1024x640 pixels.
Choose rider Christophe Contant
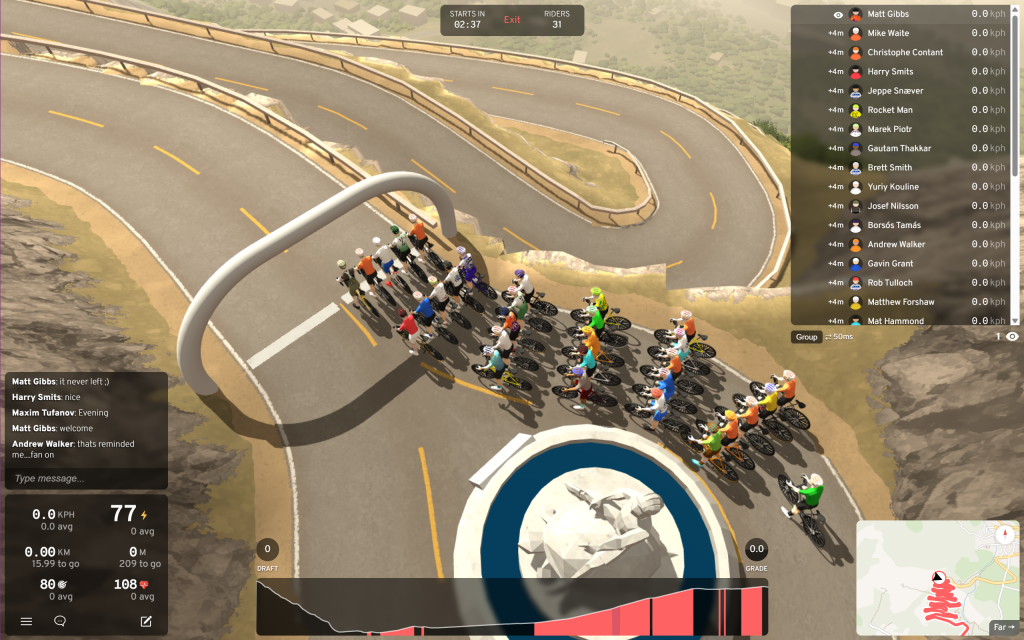[x=905, y=52]
